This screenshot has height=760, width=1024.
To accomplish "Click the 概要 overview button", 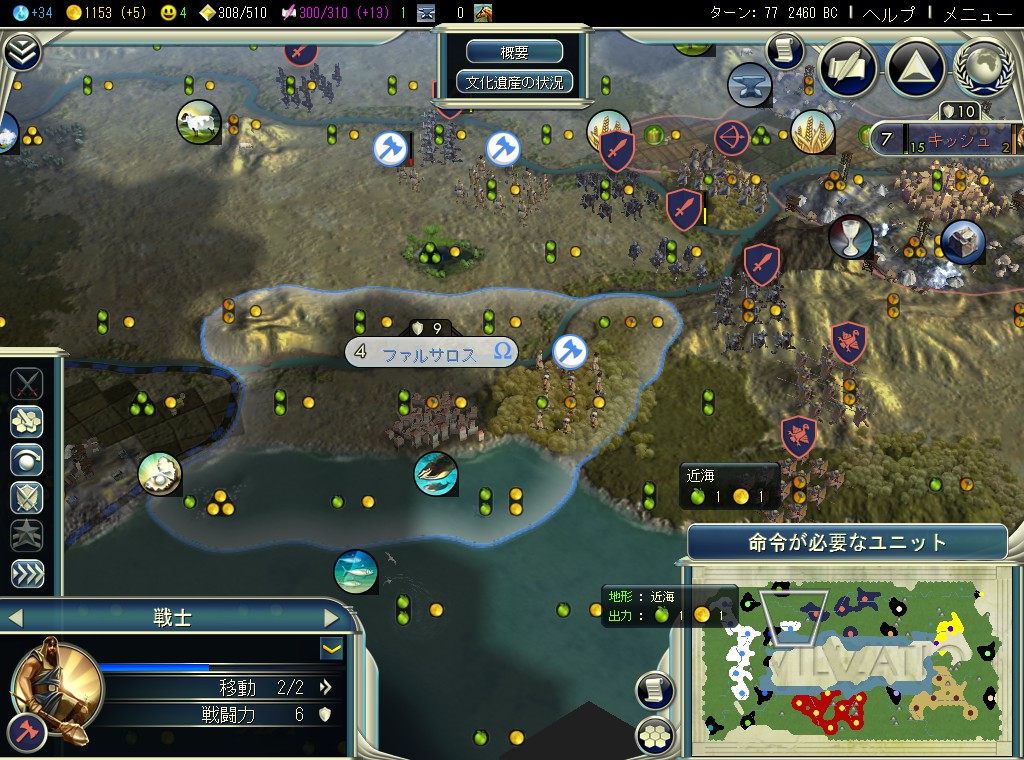I will pos(514,52).
